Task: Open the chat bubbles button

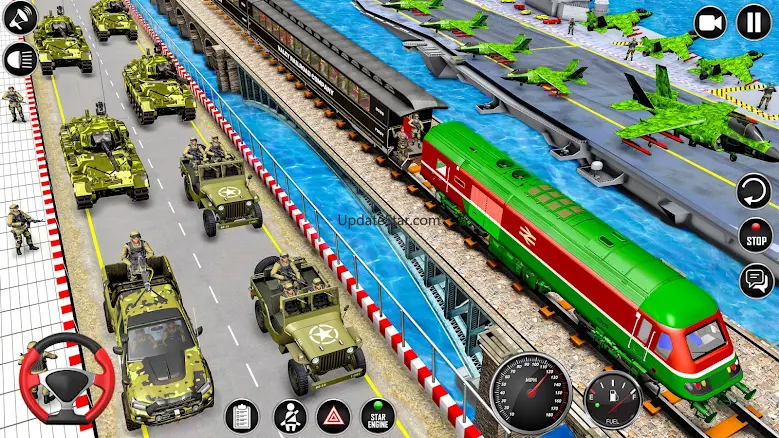Action: tap(755, 280)
